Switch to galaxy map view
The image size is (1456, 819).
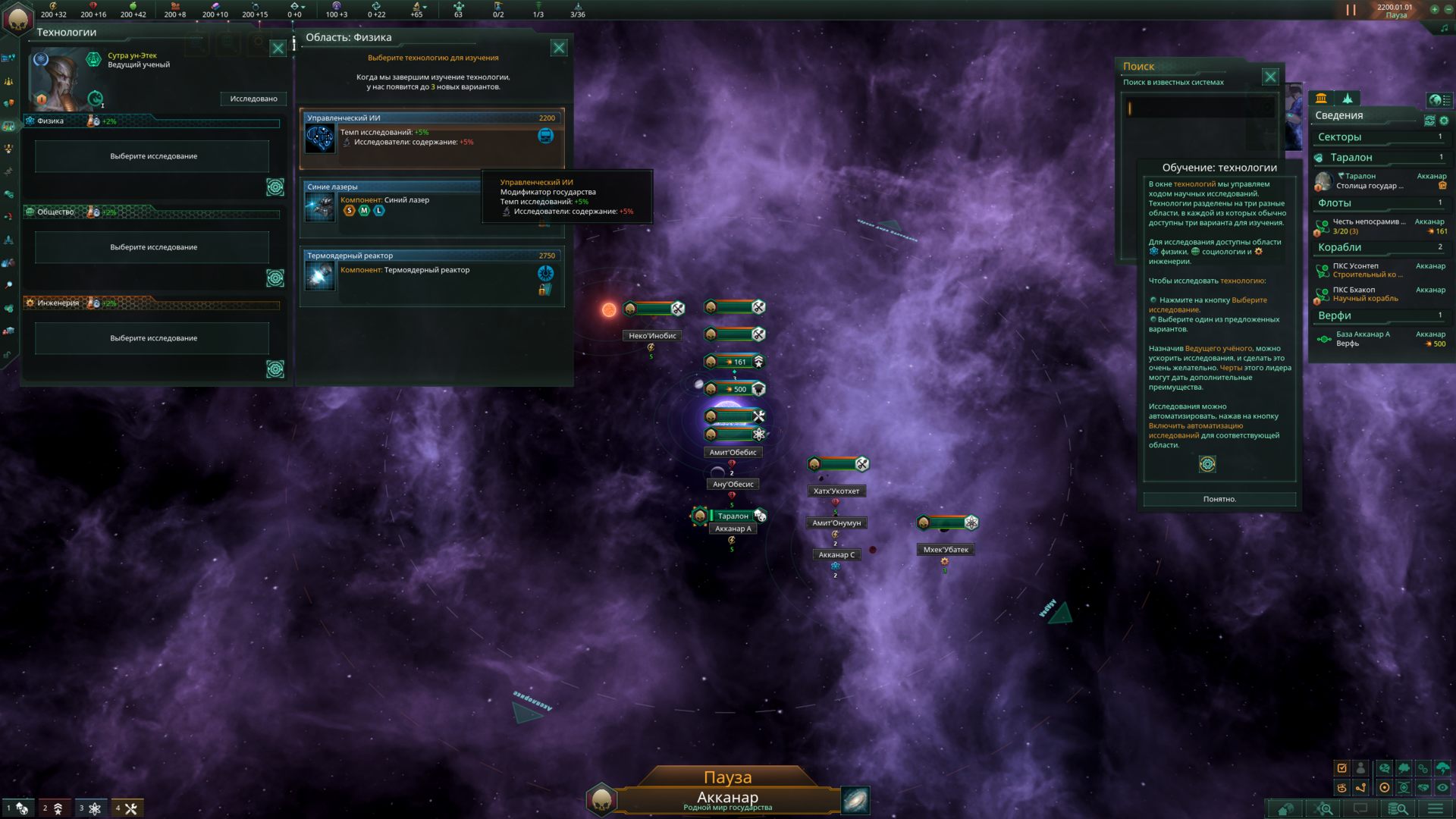(855, 800)
